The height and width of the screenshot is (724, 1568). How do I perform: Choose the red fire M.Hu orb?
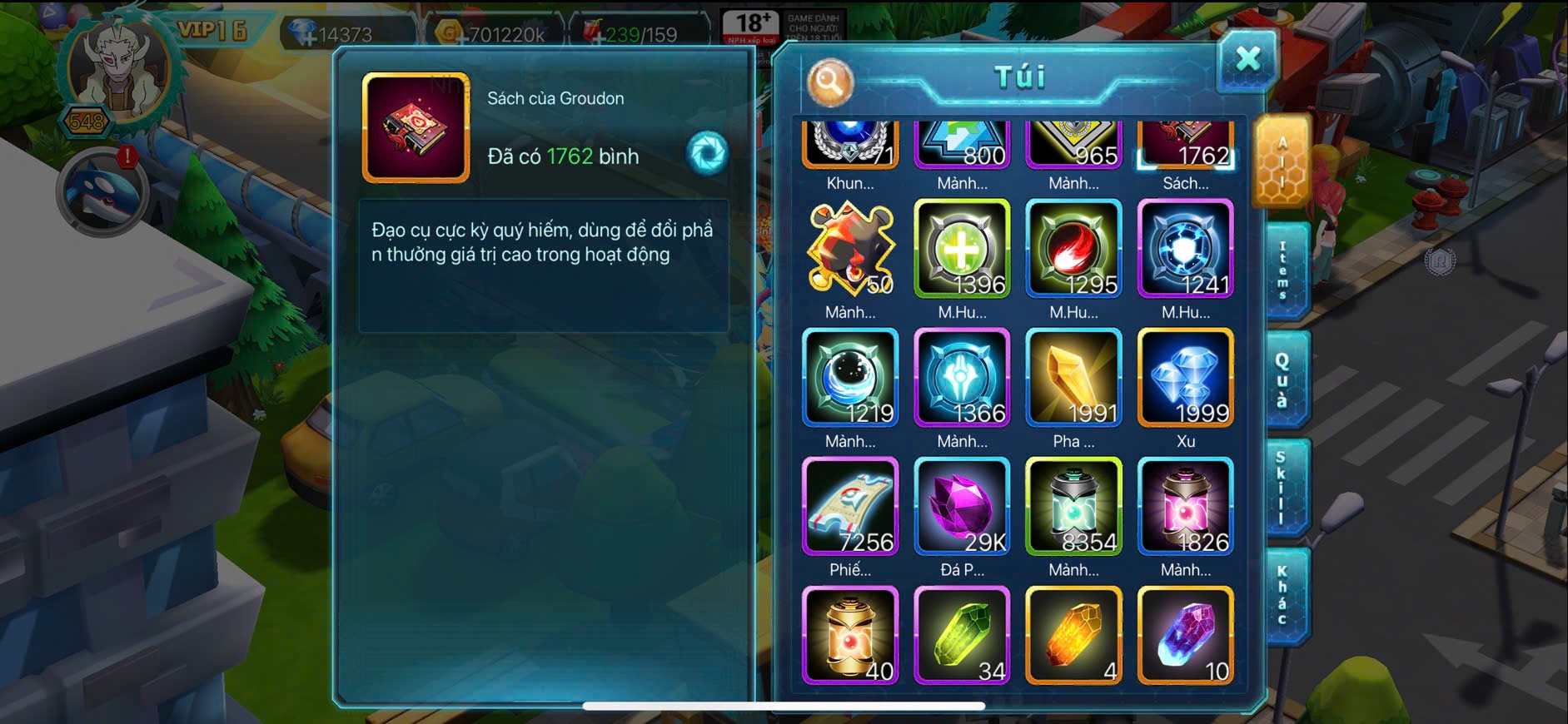1073,249
